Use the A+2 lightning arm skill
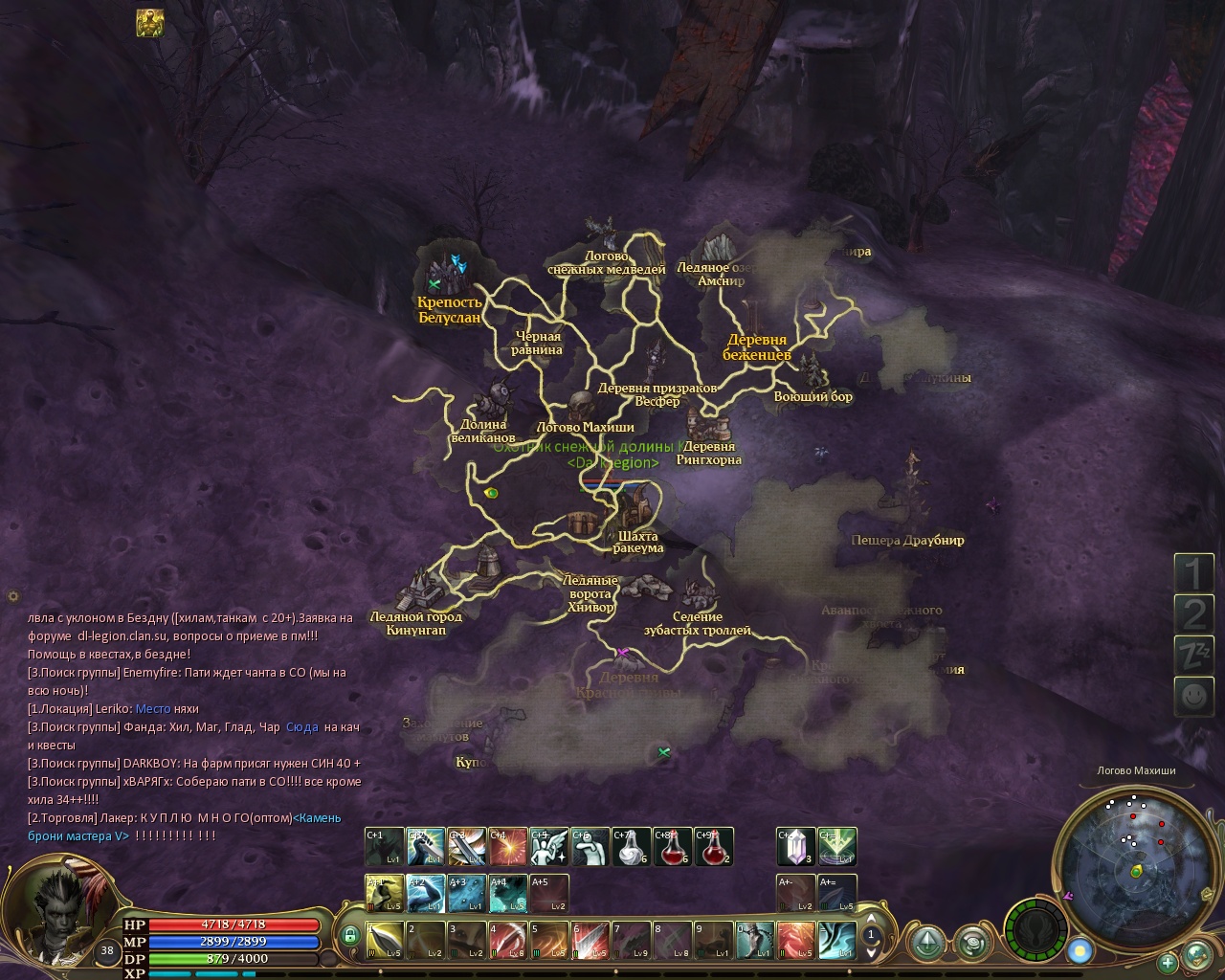The width and height of the screenshot is (1225, 980). pos(426,893)
